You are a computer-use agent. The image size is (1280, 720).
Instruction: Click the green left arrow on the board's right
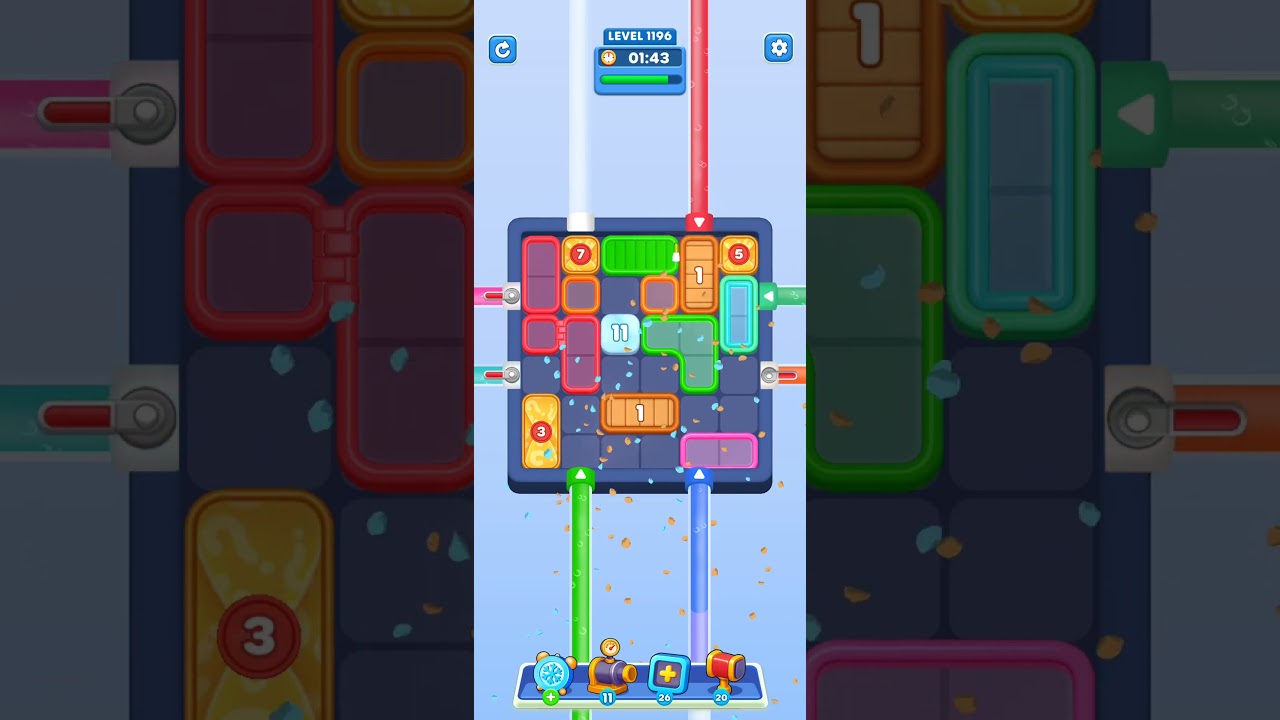pos(770,294)
